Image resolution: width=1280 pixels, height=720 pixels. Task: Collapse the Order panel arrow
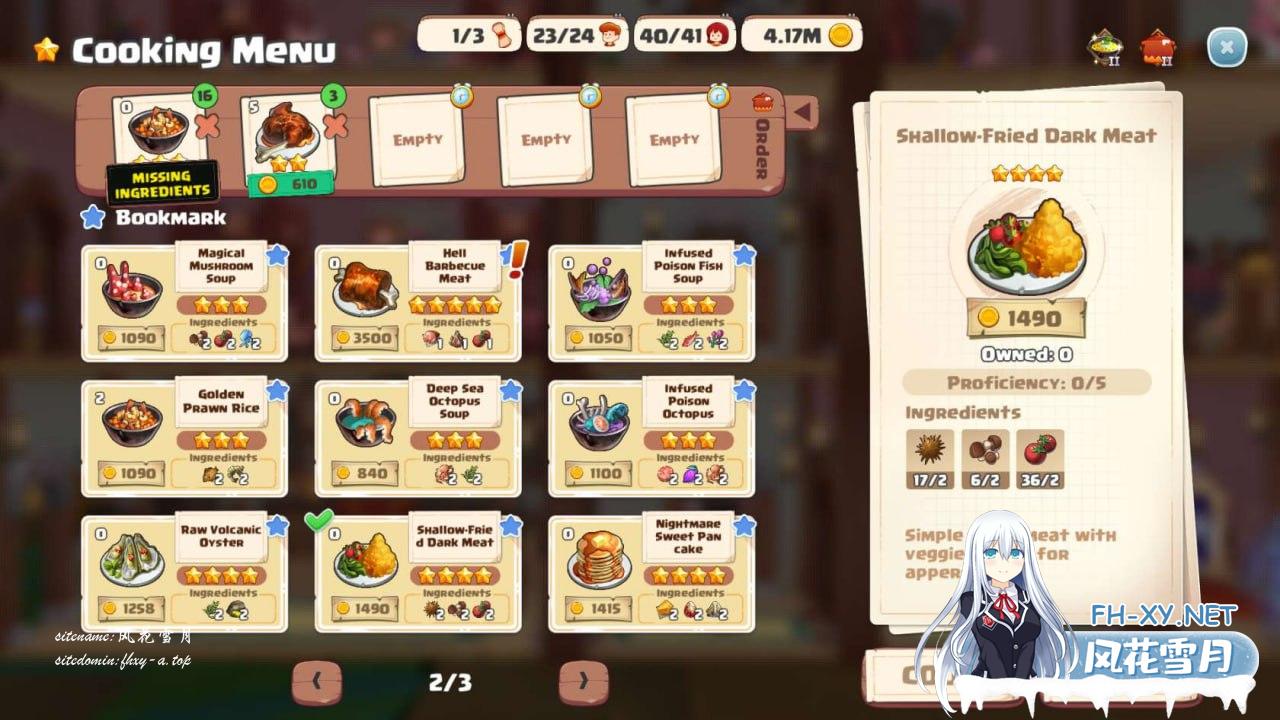(x=801, y=112)
